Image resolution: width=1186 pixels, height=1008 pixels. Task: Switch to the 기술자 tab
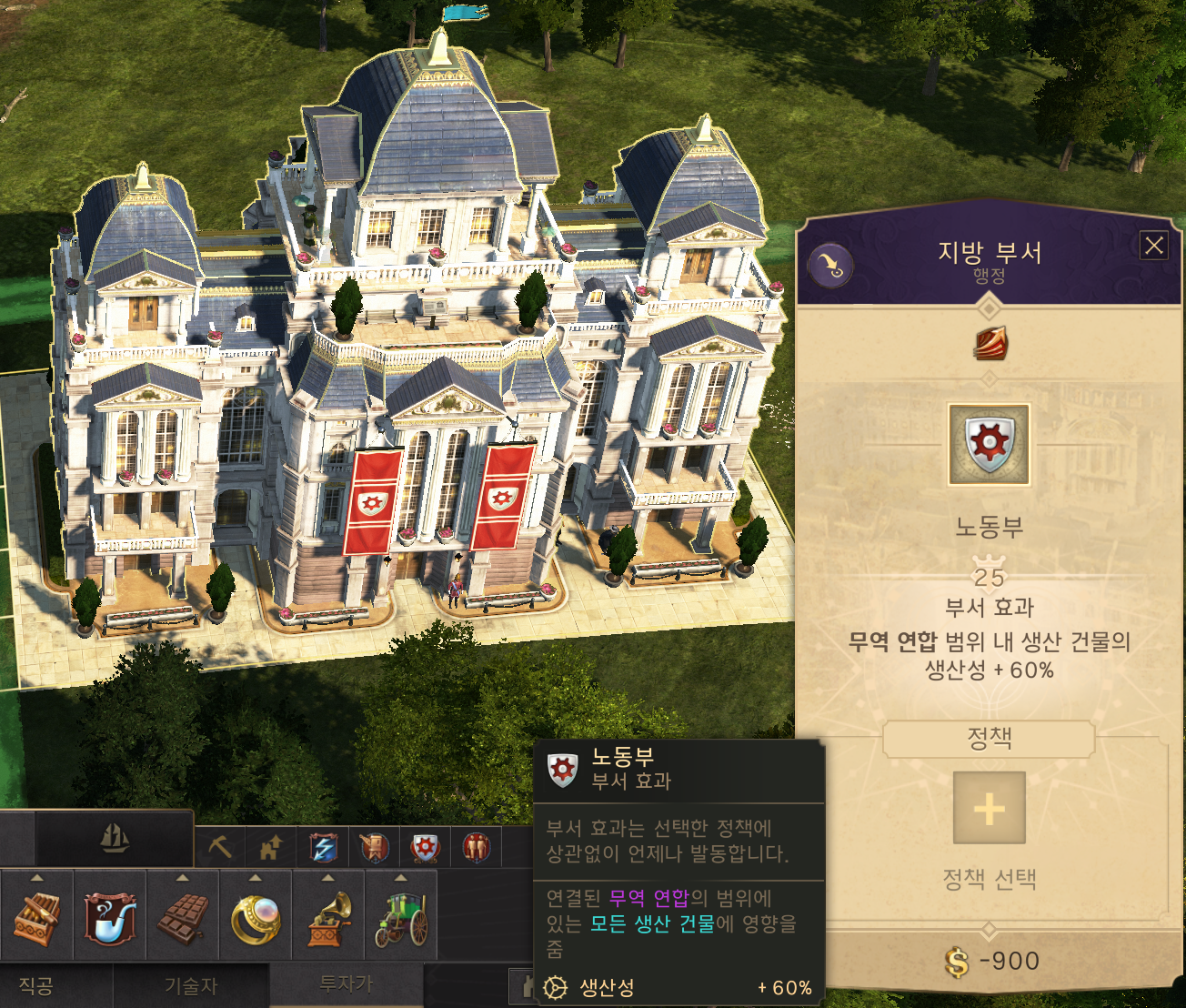(191, 986)
